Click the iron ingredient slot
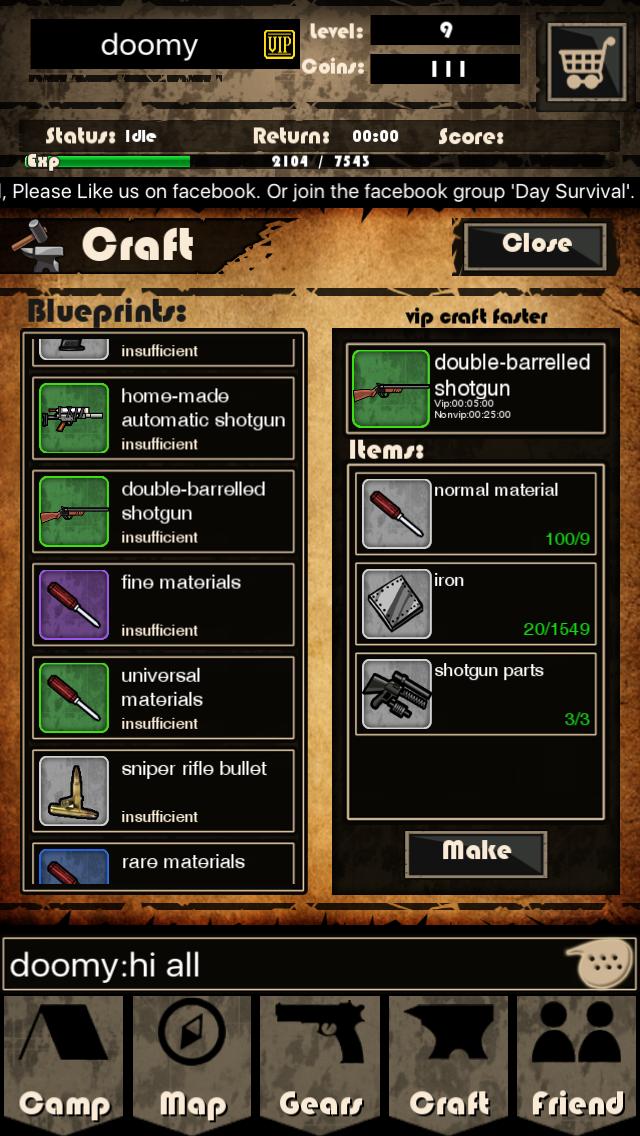The image size is (640, 1136). [476, 603]
